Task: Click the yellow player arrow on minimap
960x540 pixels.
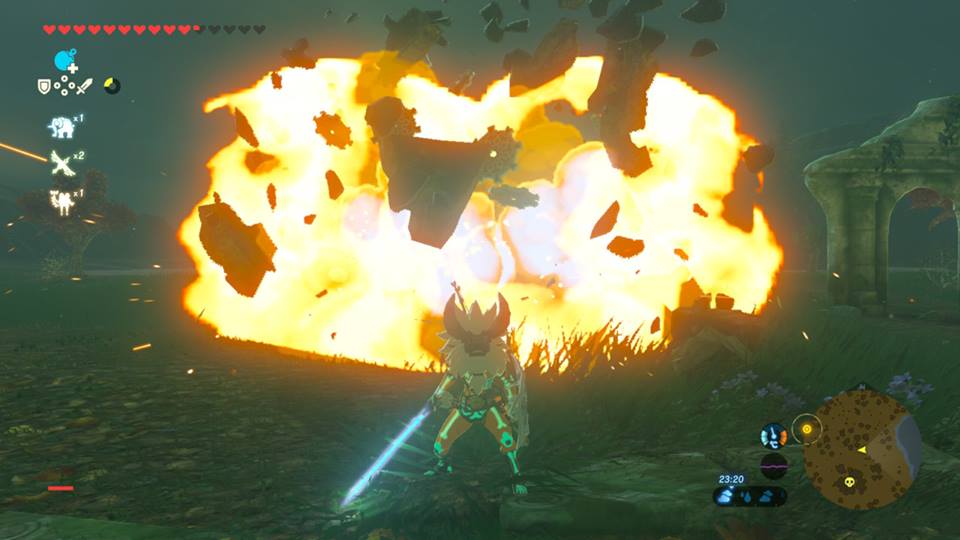Action: (x=861, y=450)
